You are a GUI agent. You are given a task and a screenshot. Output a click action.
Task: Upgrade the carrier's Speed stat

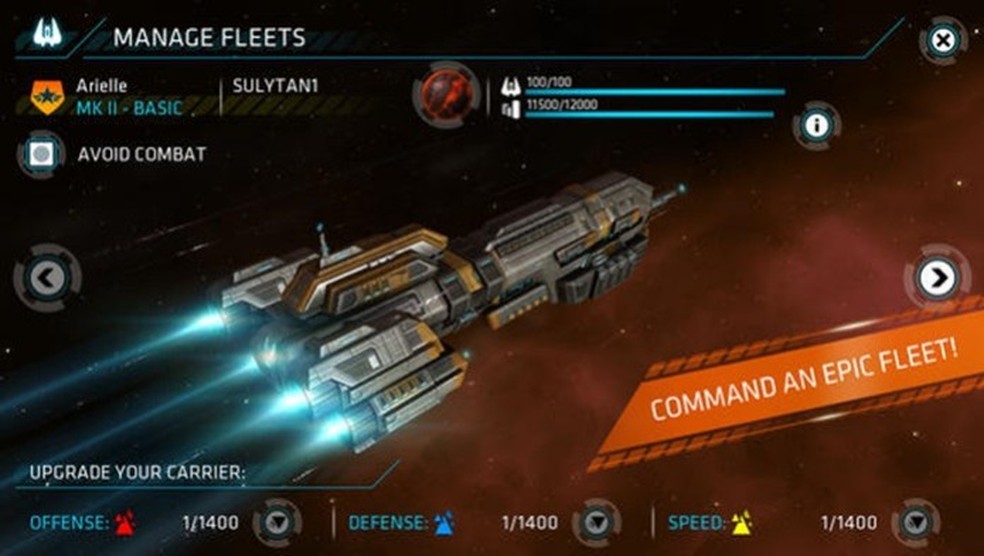coord(916,522)
